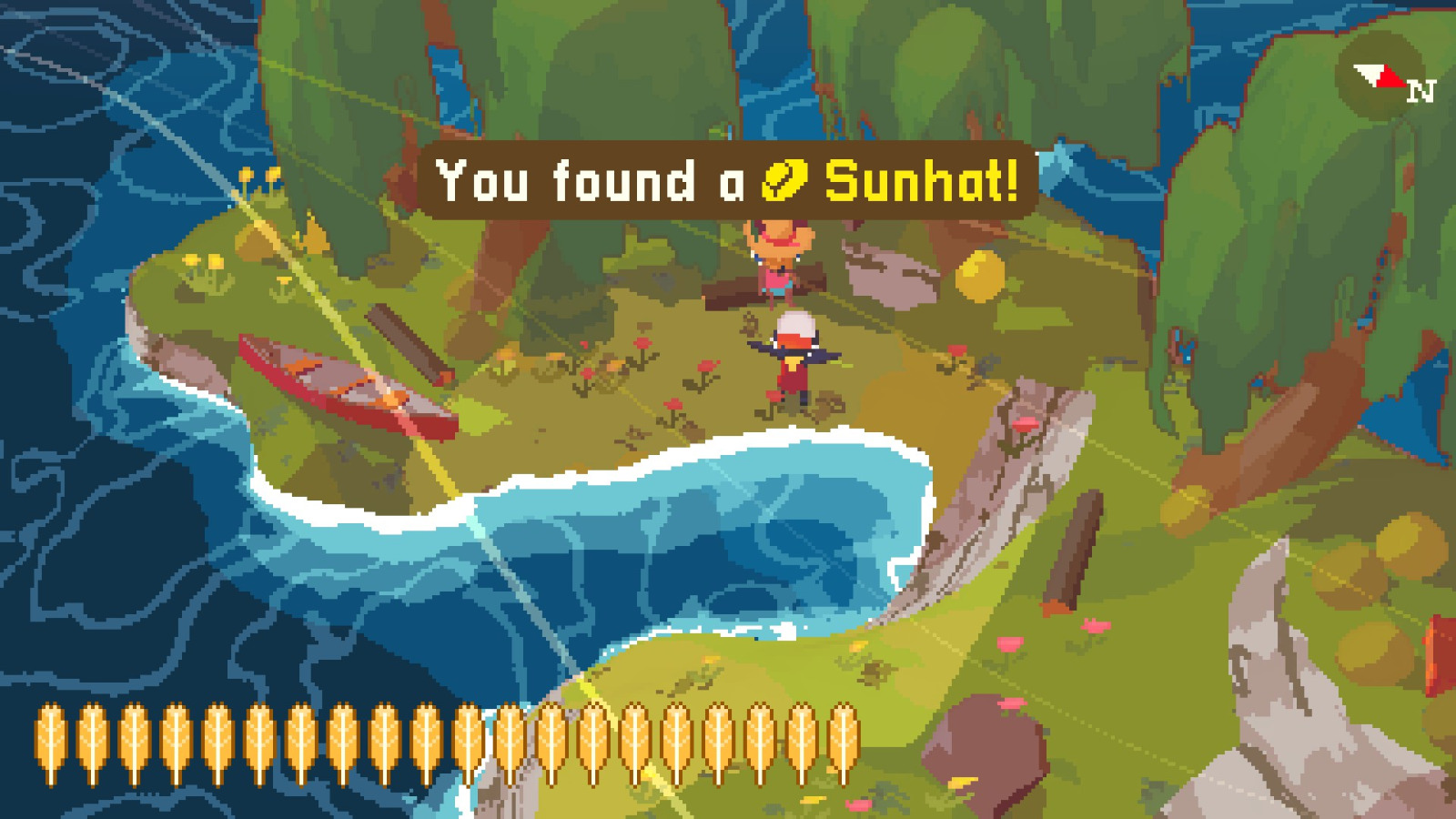Viewport: 1456px width, 819px height.
Task: Click the first feather in the stamina bar
Action: click(50, 737)
